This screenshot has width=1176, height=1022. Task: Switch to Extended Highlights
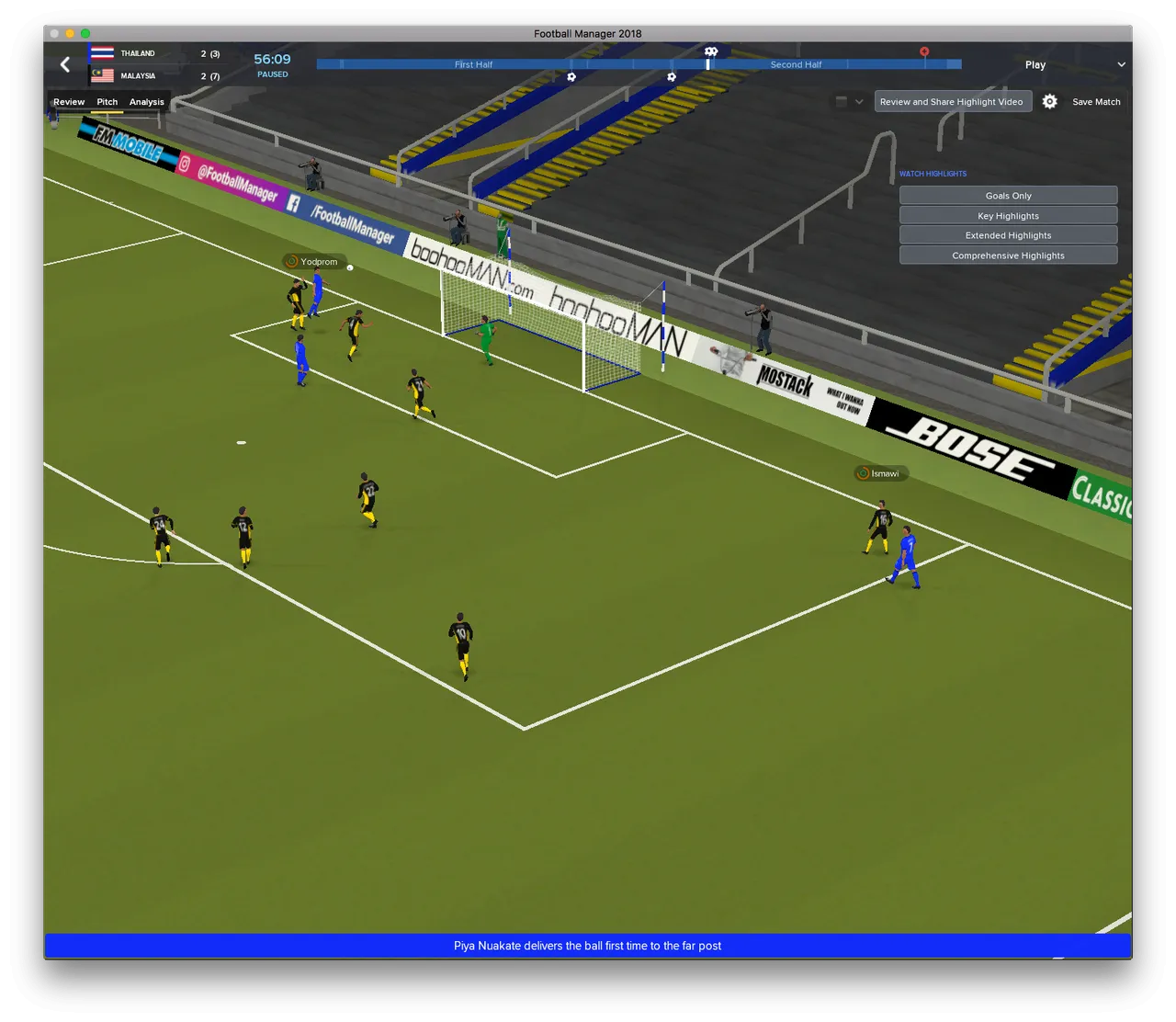click(x=1008, y=235)
